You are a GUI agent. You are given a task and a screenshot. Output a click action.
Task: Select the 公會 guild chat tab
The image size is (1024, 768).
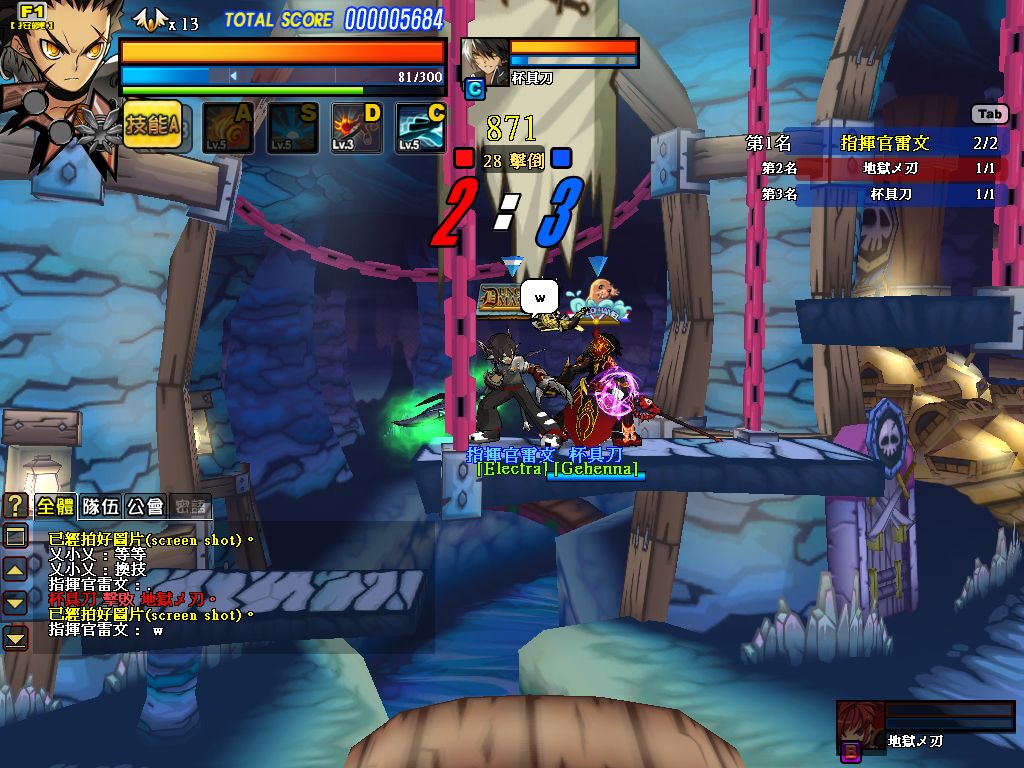point(145,506)
